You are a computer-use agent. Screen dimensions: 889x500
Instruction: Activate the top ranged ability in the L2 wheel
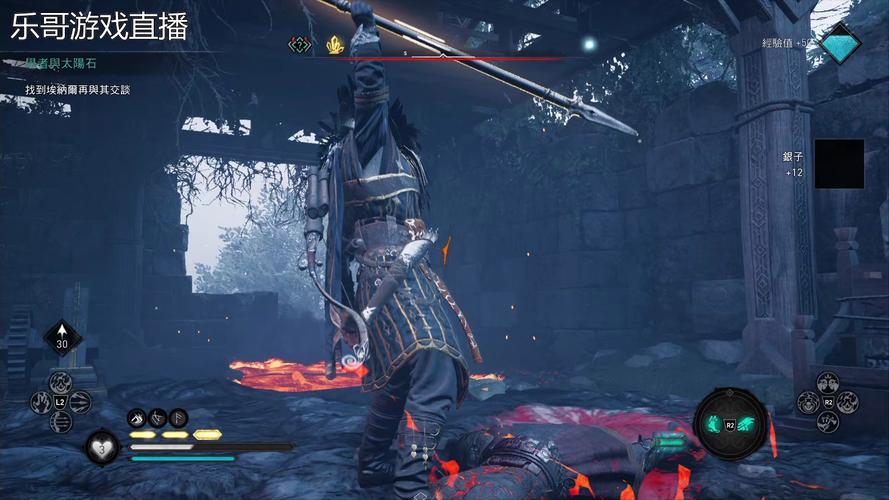click(x=61, y=381)
